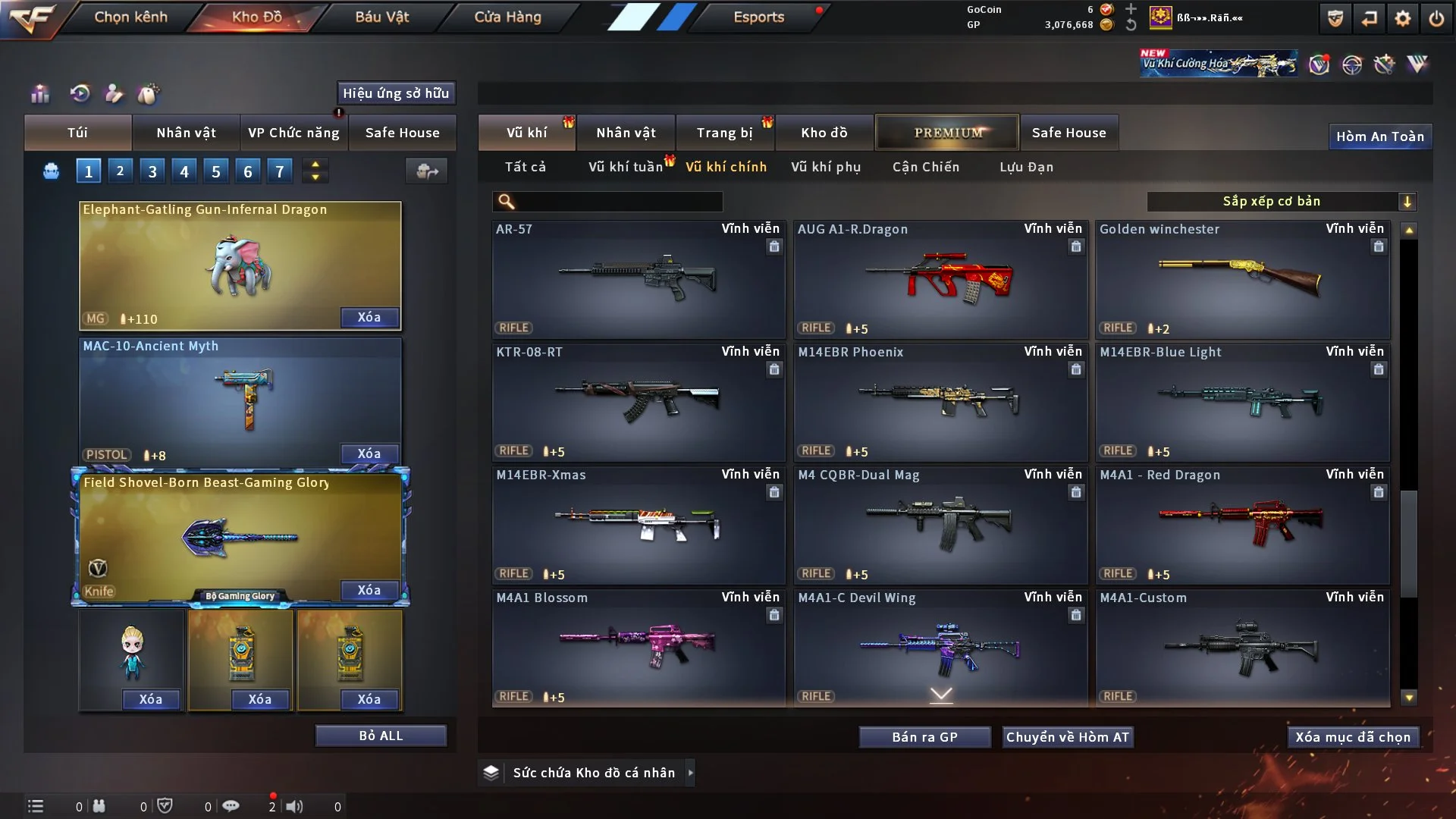Open the Esports section
Screen dimensions: 1456x819
(758, 17)
